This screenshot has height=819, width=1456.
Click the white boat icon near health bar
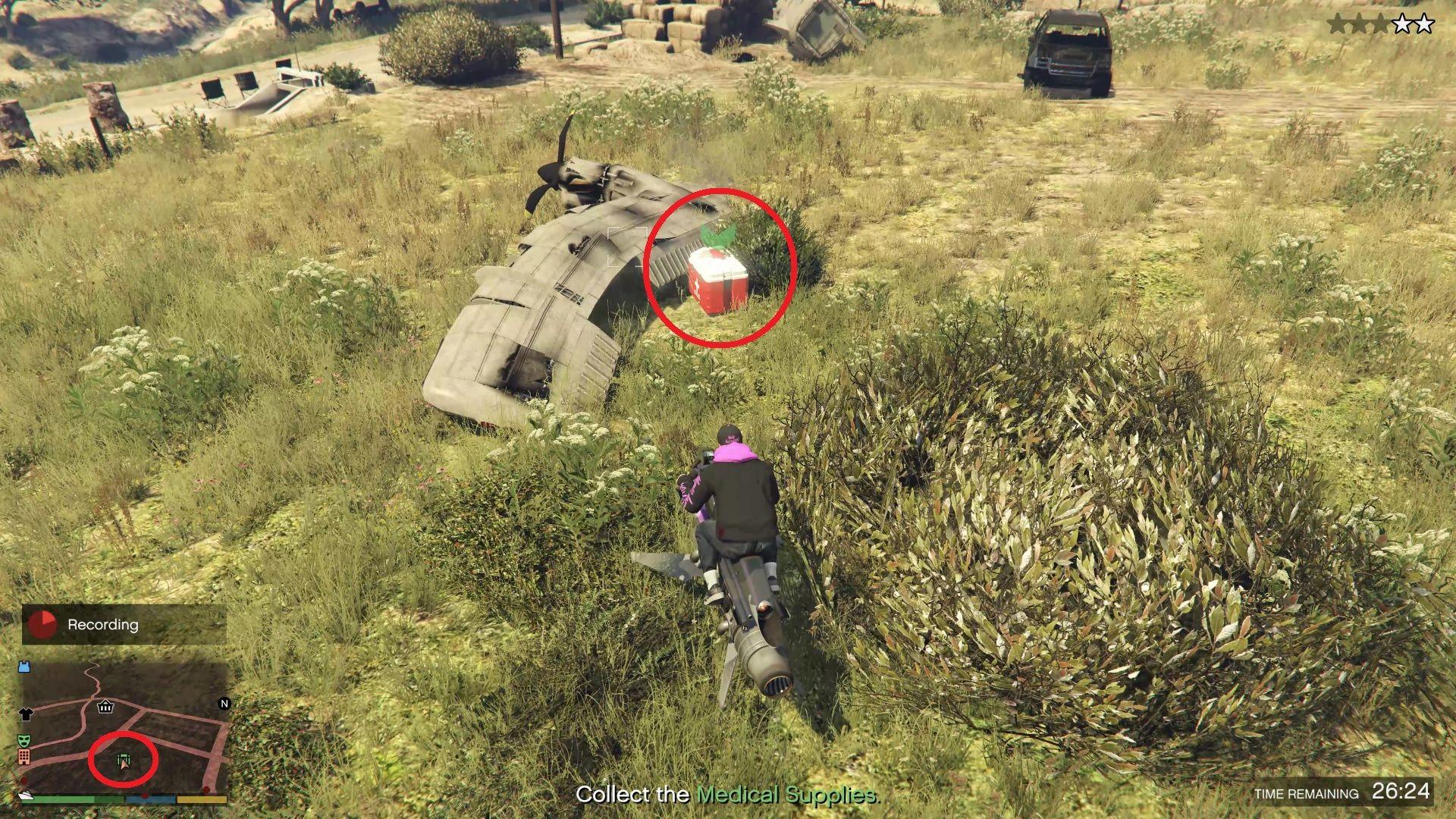pos(27,796)
